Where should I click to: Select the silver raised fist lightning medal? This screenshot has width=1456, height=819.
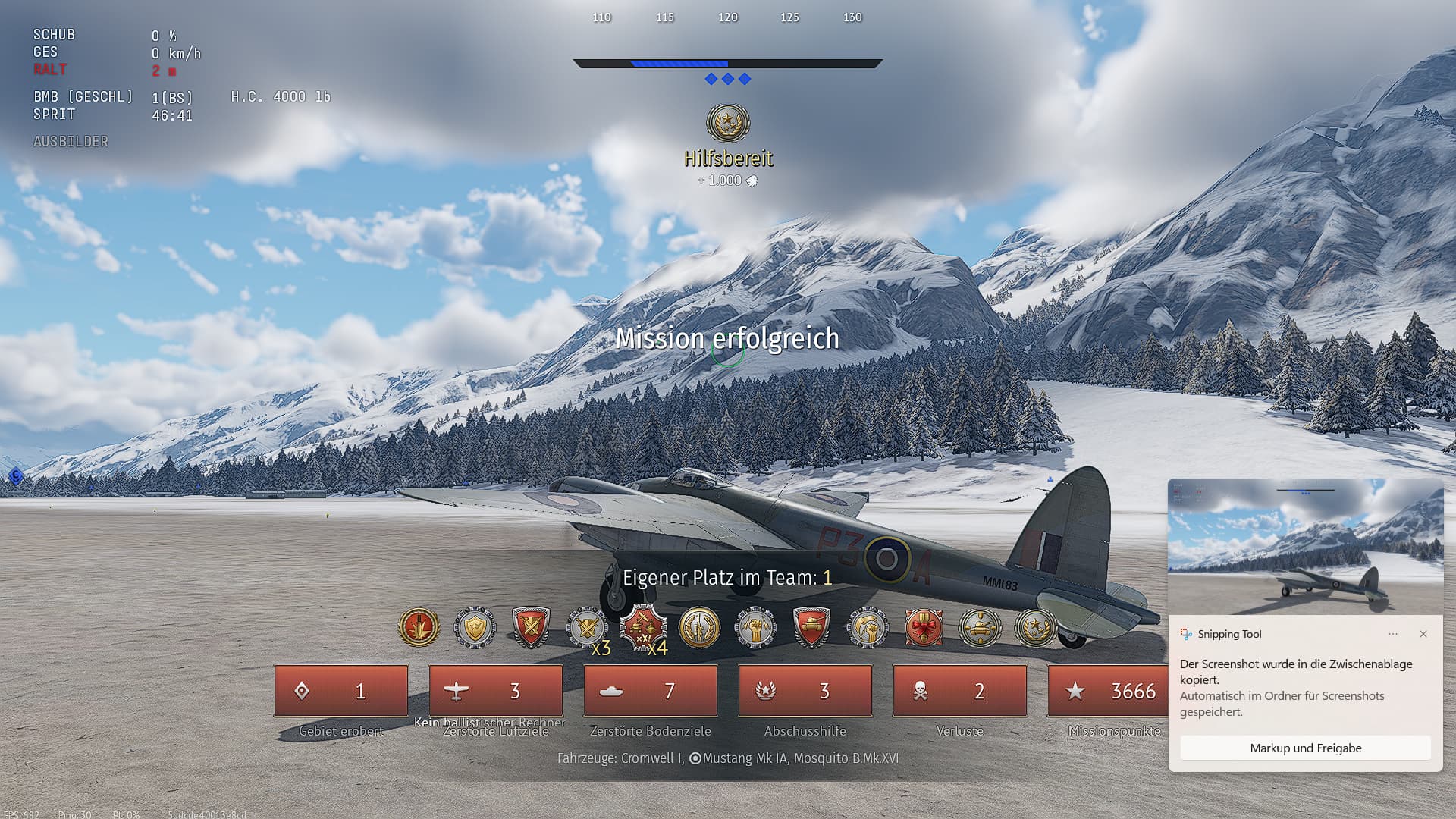click(755, 627)
